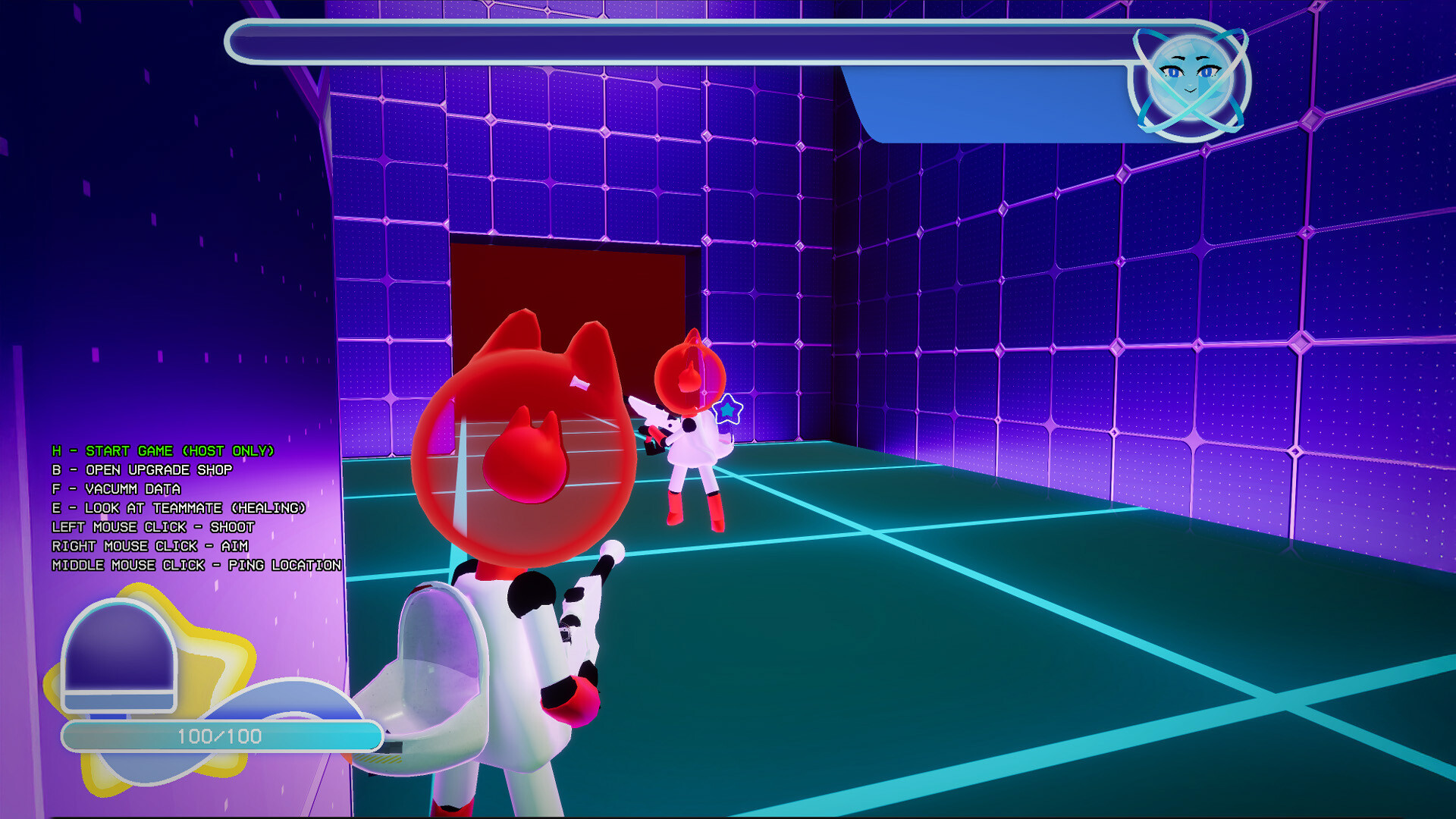
Task: Toggle 'F - VACUMM DATA' binding
Action: click(116, 489)
